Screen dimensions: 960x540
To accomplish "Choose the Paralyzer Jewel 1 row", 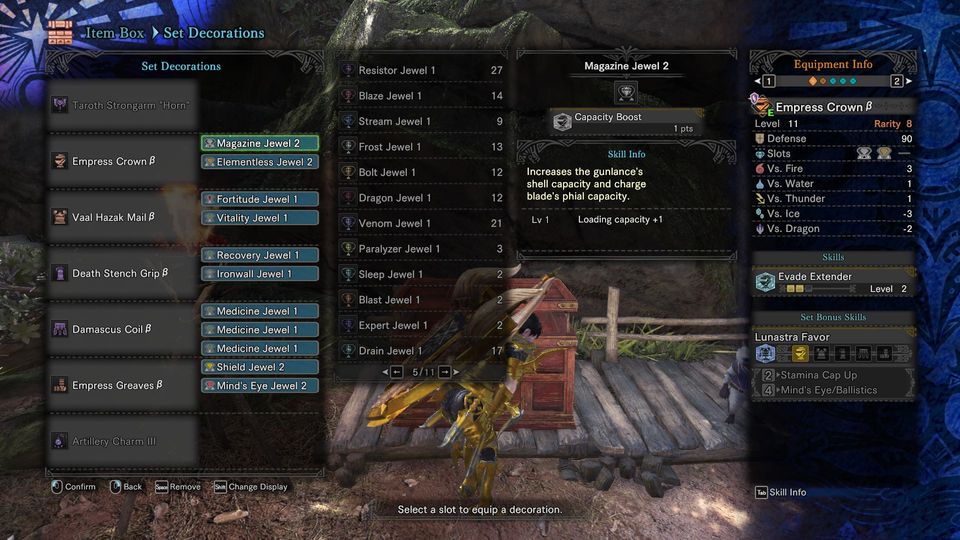I will pos(422,249).
